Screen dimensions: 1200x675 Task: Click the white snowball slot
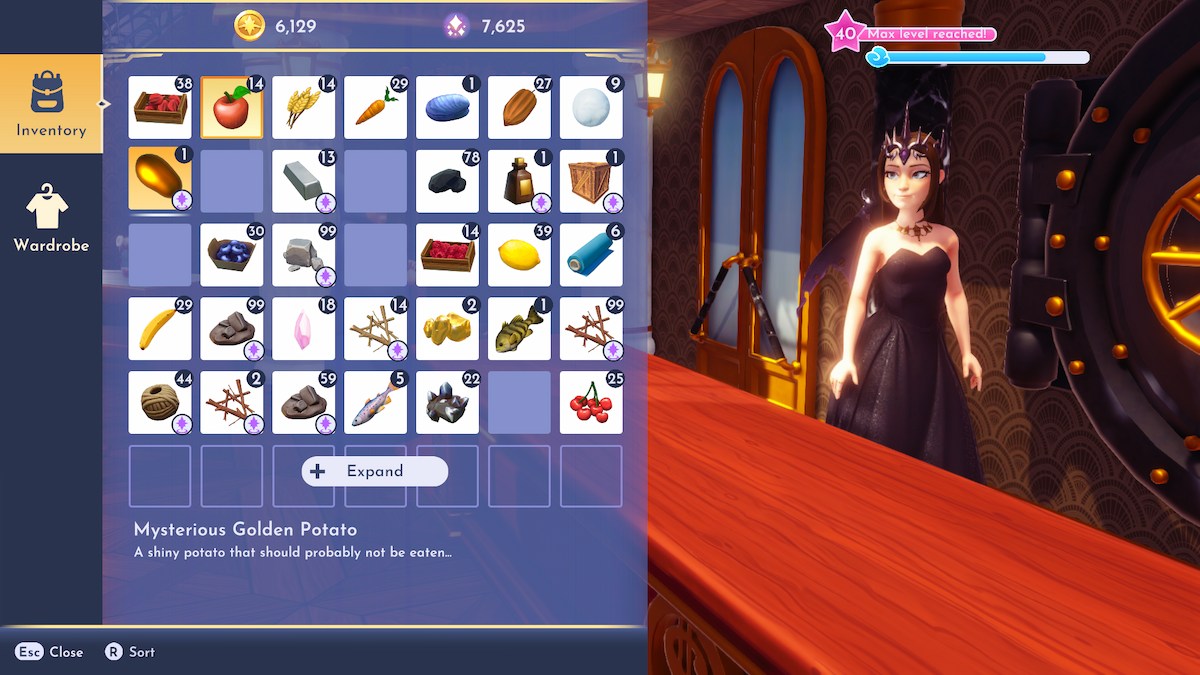coord(591,108)
